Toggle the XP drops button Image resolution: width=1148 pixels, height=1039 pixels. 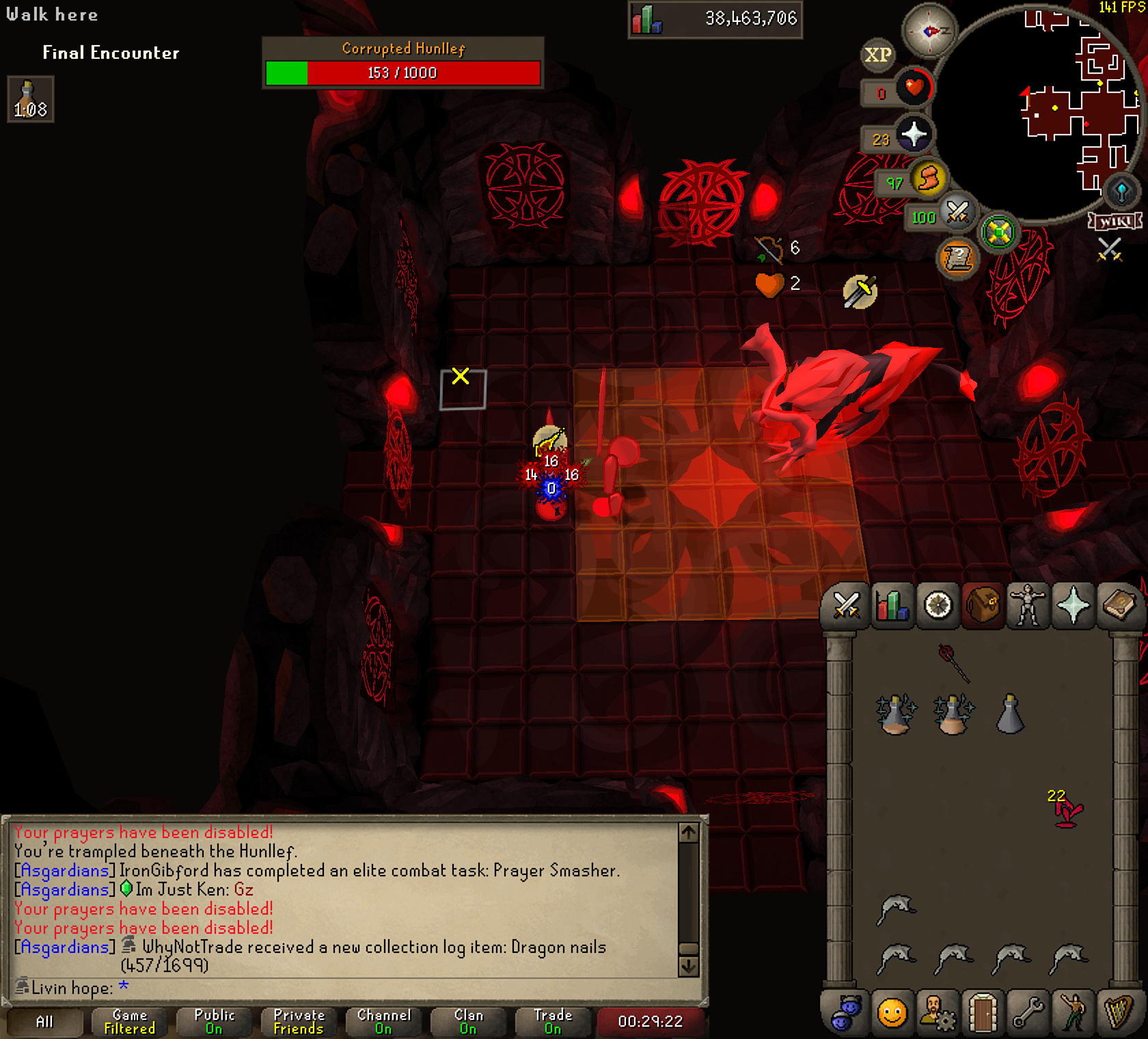(878, 55)
